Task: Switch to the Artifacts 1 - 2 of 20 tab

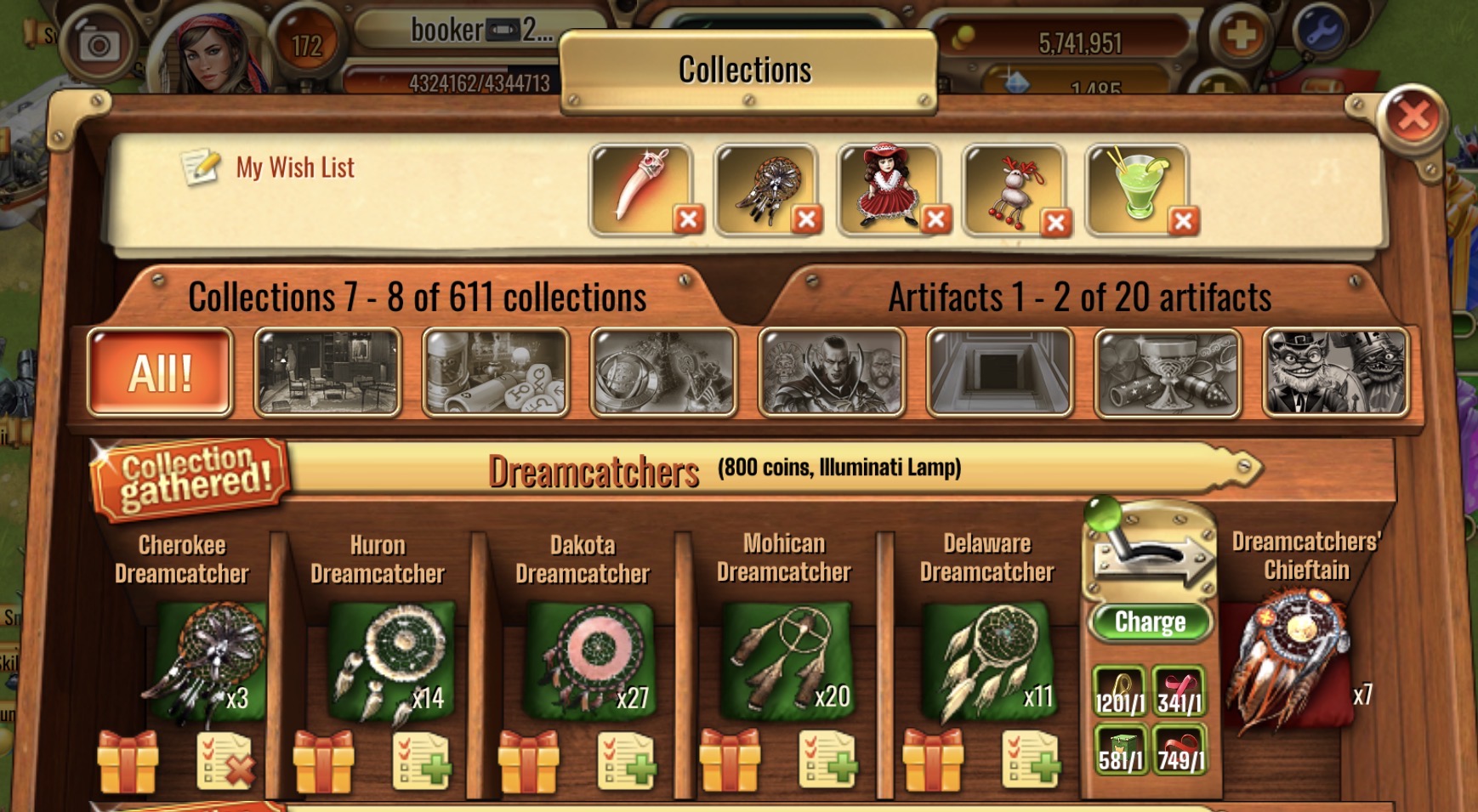Action: coord(1080,298)
